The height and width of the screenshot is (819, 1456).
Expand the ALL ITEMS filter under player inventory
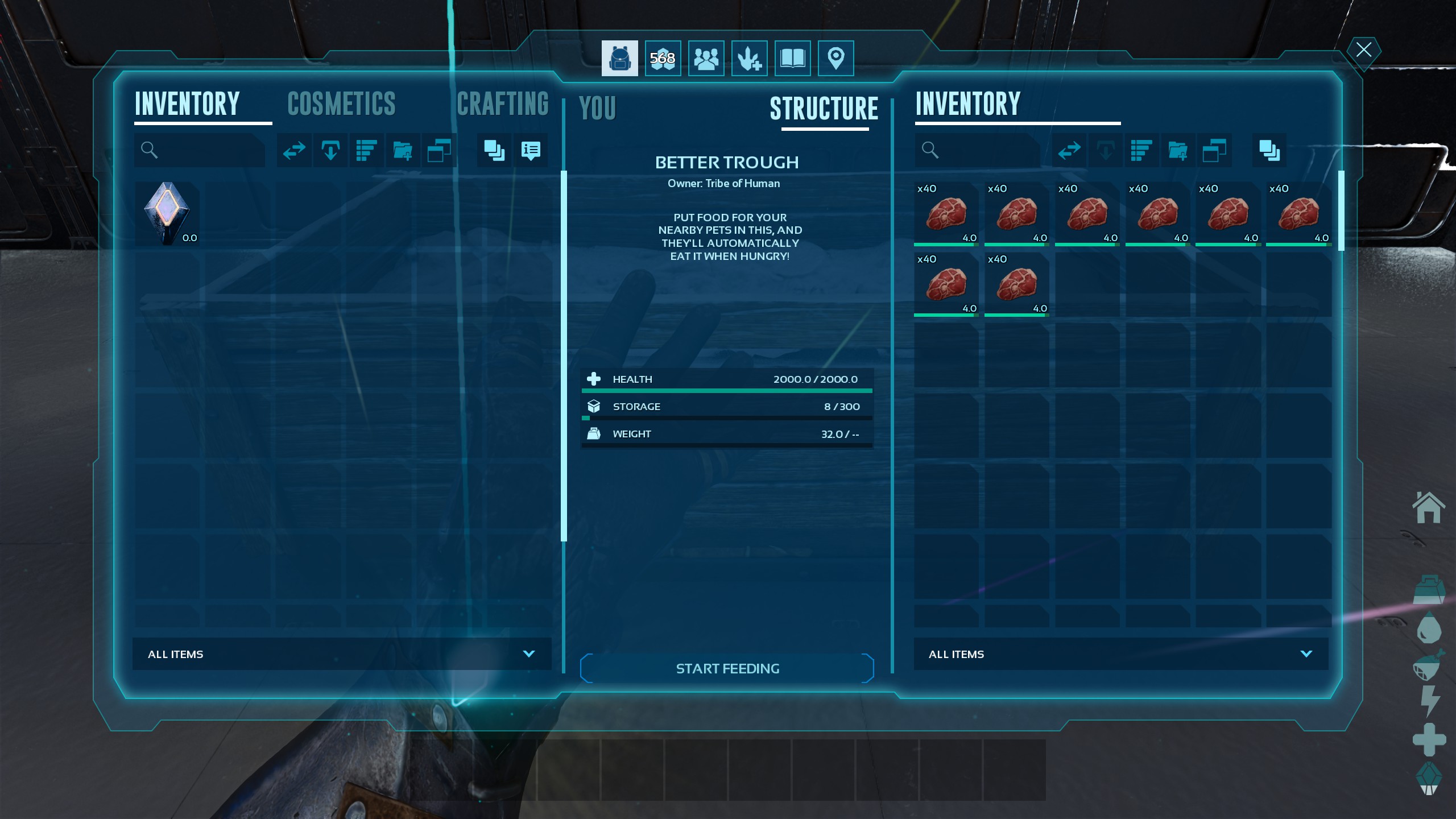[341, 653]
